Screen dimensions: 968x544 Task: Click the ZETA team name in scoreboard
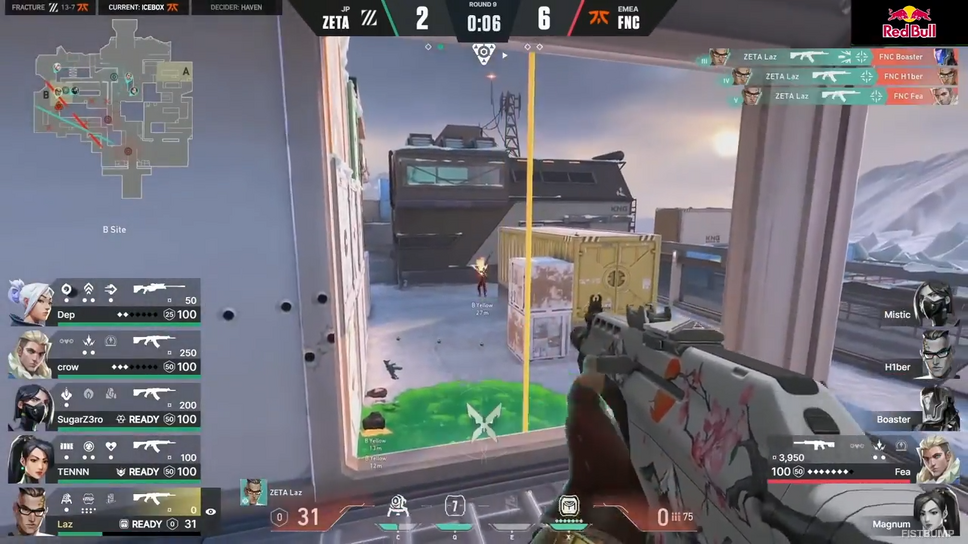(336, 22)
